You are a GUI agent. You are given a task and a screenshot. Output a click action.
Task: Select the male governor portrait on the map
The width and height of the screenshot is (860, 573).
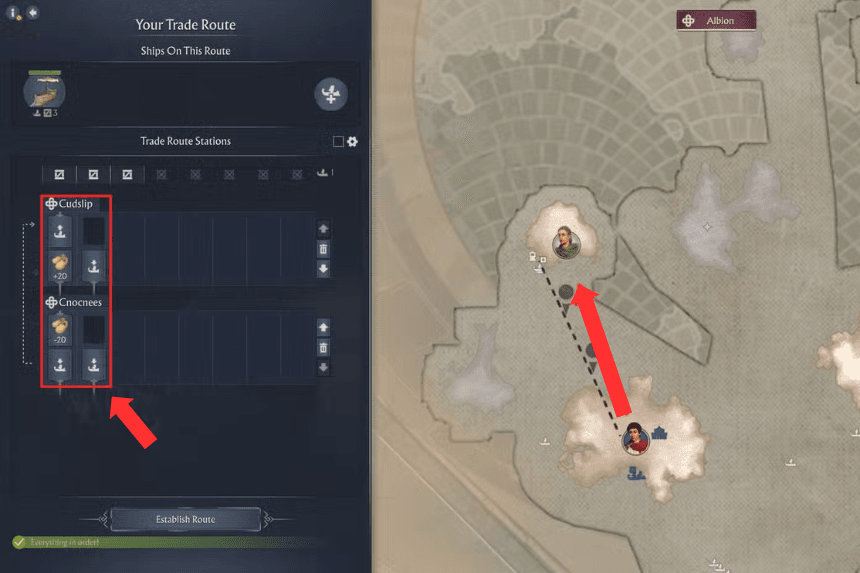coord(566,243)
